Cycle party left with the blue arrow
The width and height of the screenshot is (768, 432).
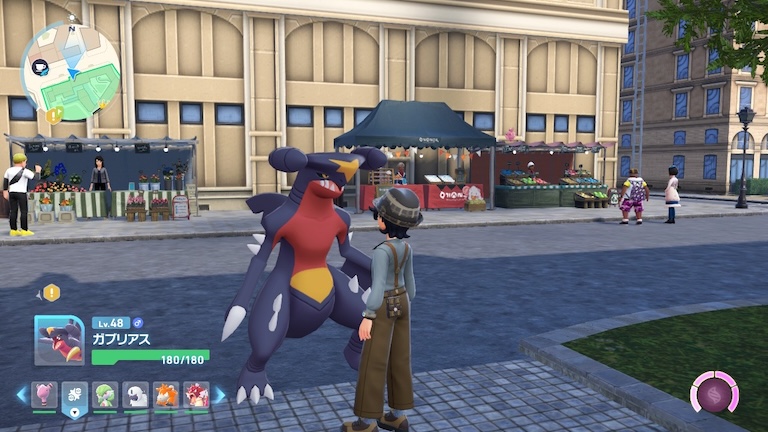21,395
